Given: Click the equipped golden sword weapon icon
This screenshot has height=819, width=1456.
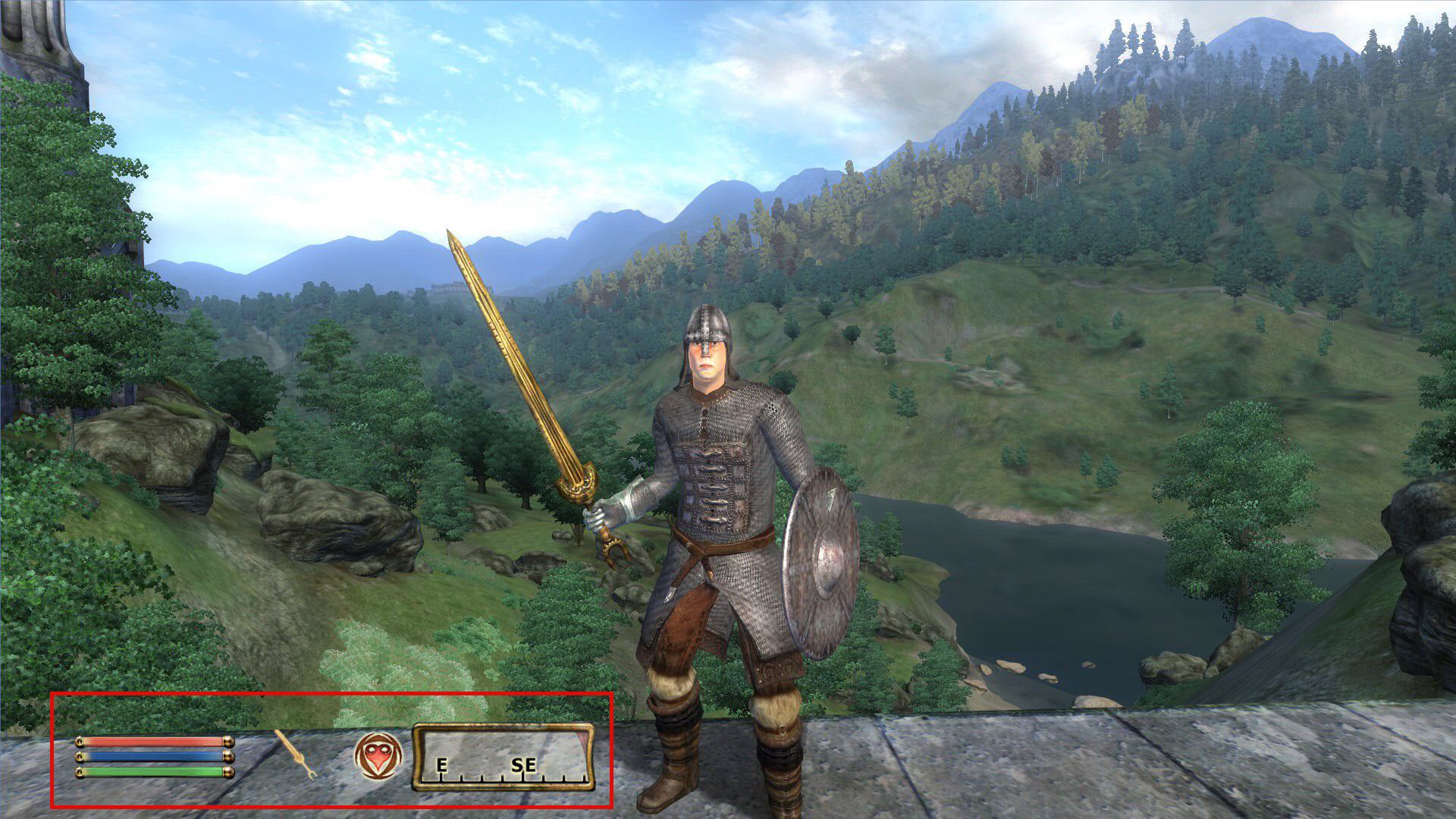Looking at the screenshot, I should pos(293,757).
